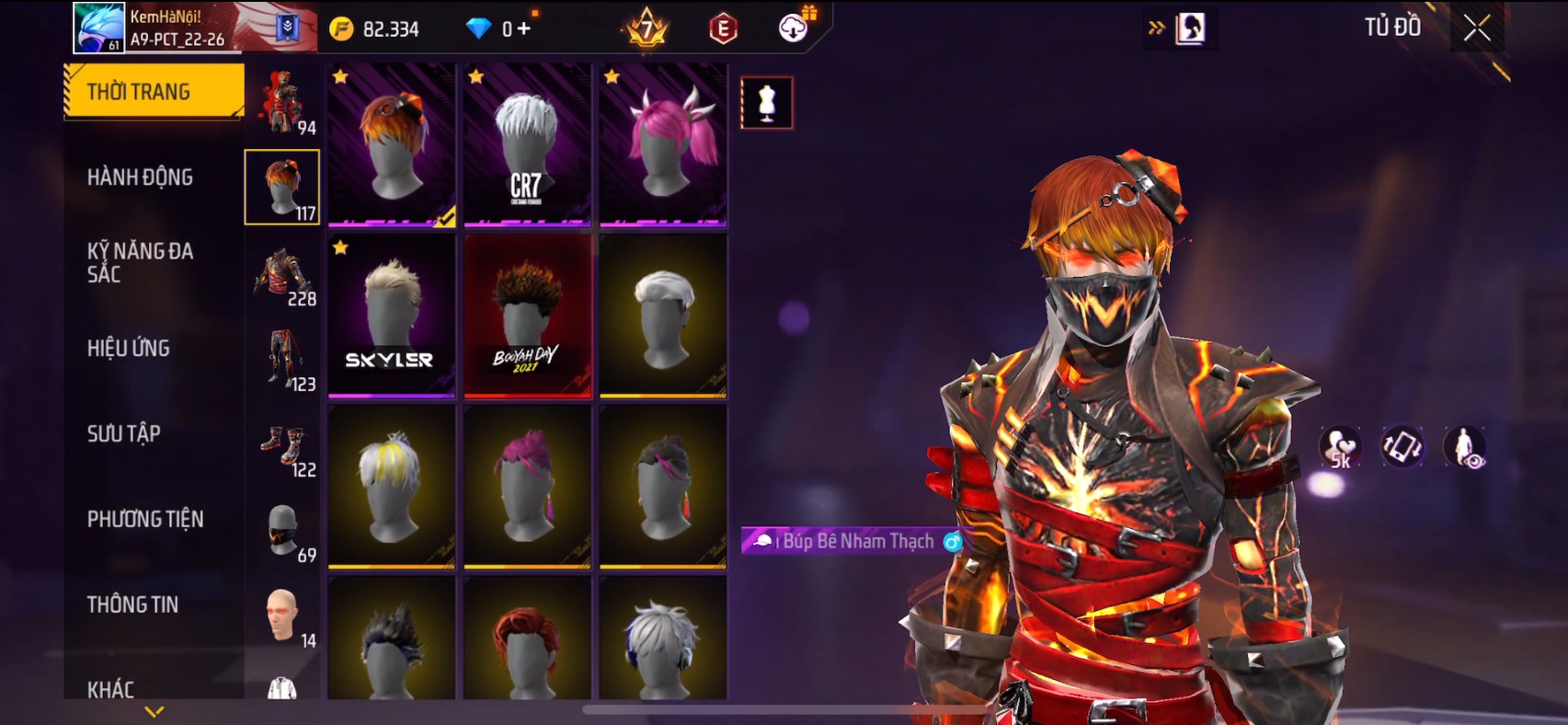Open the pants category with 123 items
This screenshot has height=725, width=1568.
click(283, 361)
